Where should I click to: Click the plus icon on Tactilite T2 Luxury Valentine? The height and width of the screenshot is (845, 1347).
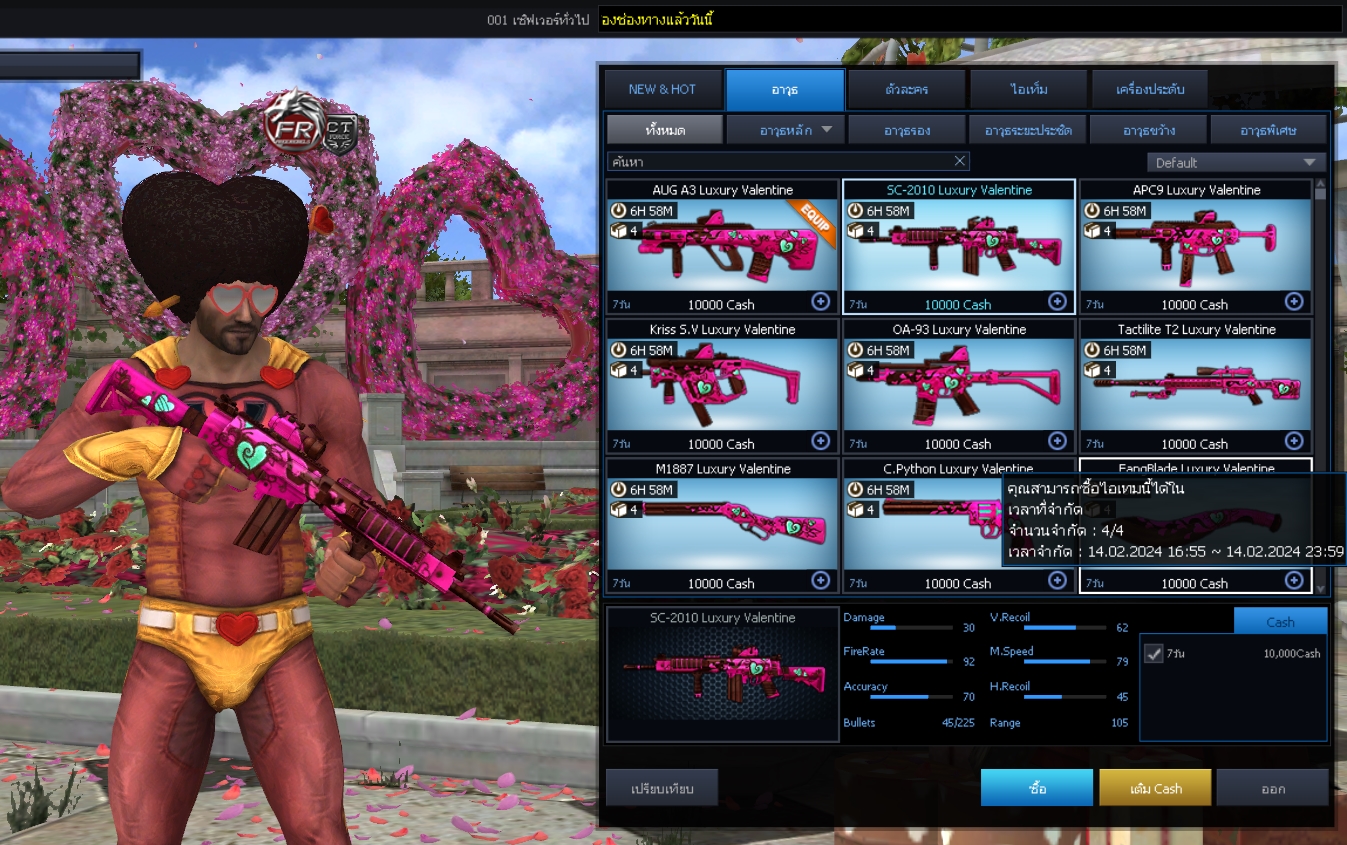coord(1295,440)
